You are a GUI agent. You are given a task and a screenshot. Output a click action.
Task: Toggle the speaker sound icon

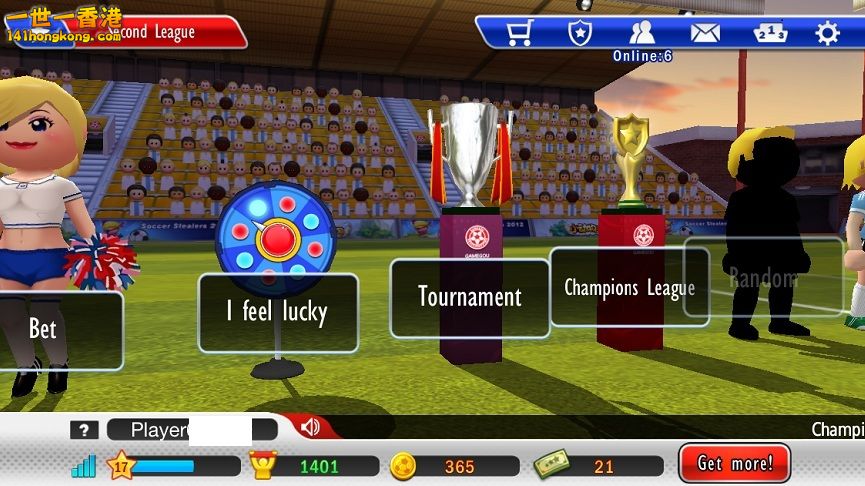(310, 428)
